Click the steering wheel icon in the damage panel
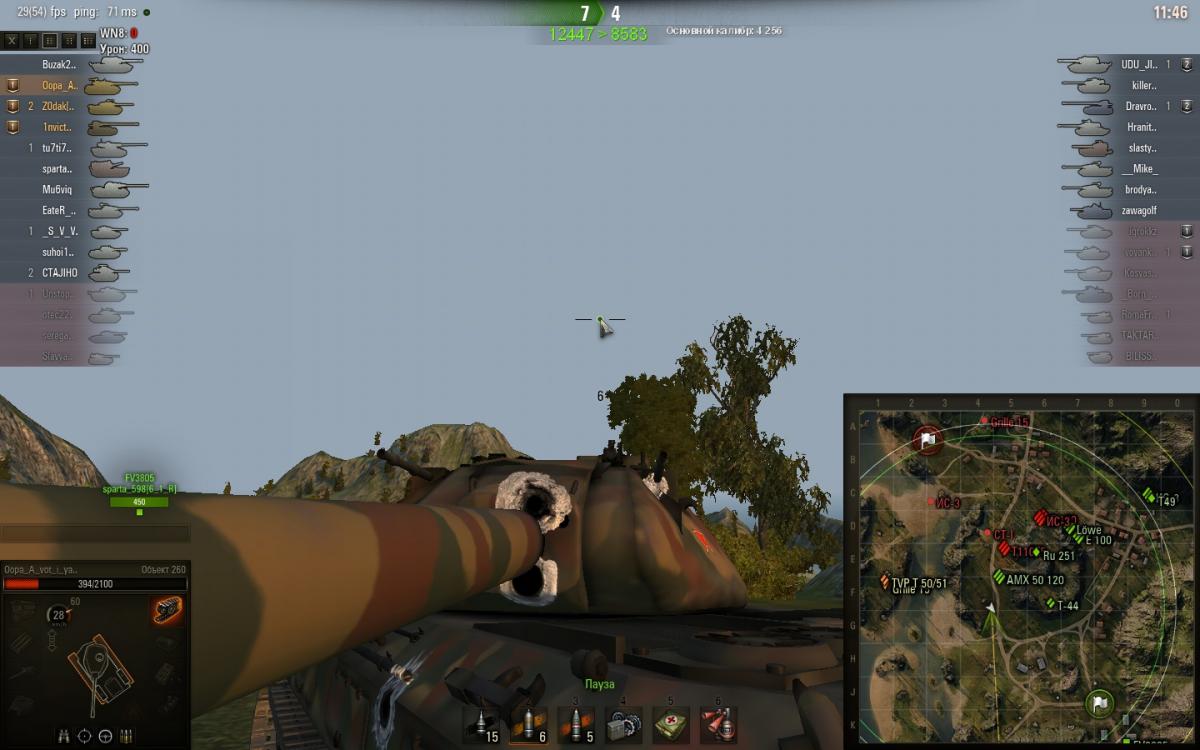Viewport: 1200px width, 750px height. tap(105, 736)
